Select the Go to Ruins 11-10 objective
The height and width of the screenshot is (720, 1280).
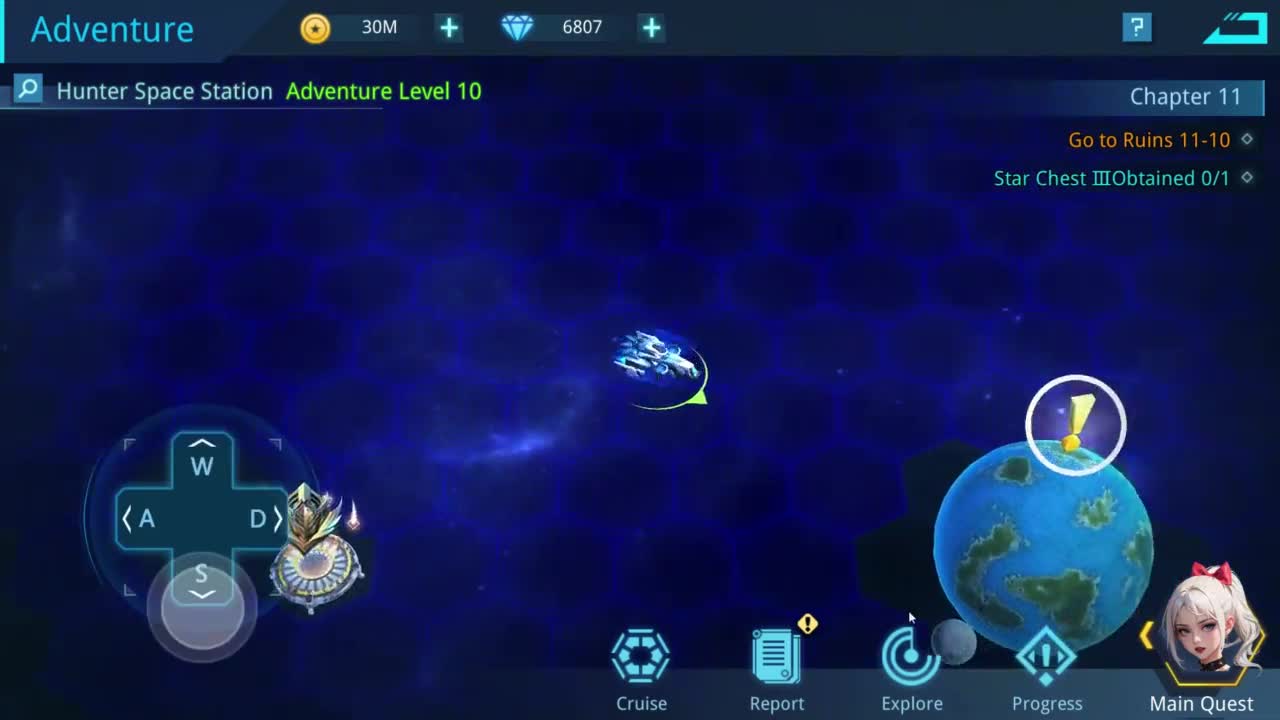tap(1149, 140)
